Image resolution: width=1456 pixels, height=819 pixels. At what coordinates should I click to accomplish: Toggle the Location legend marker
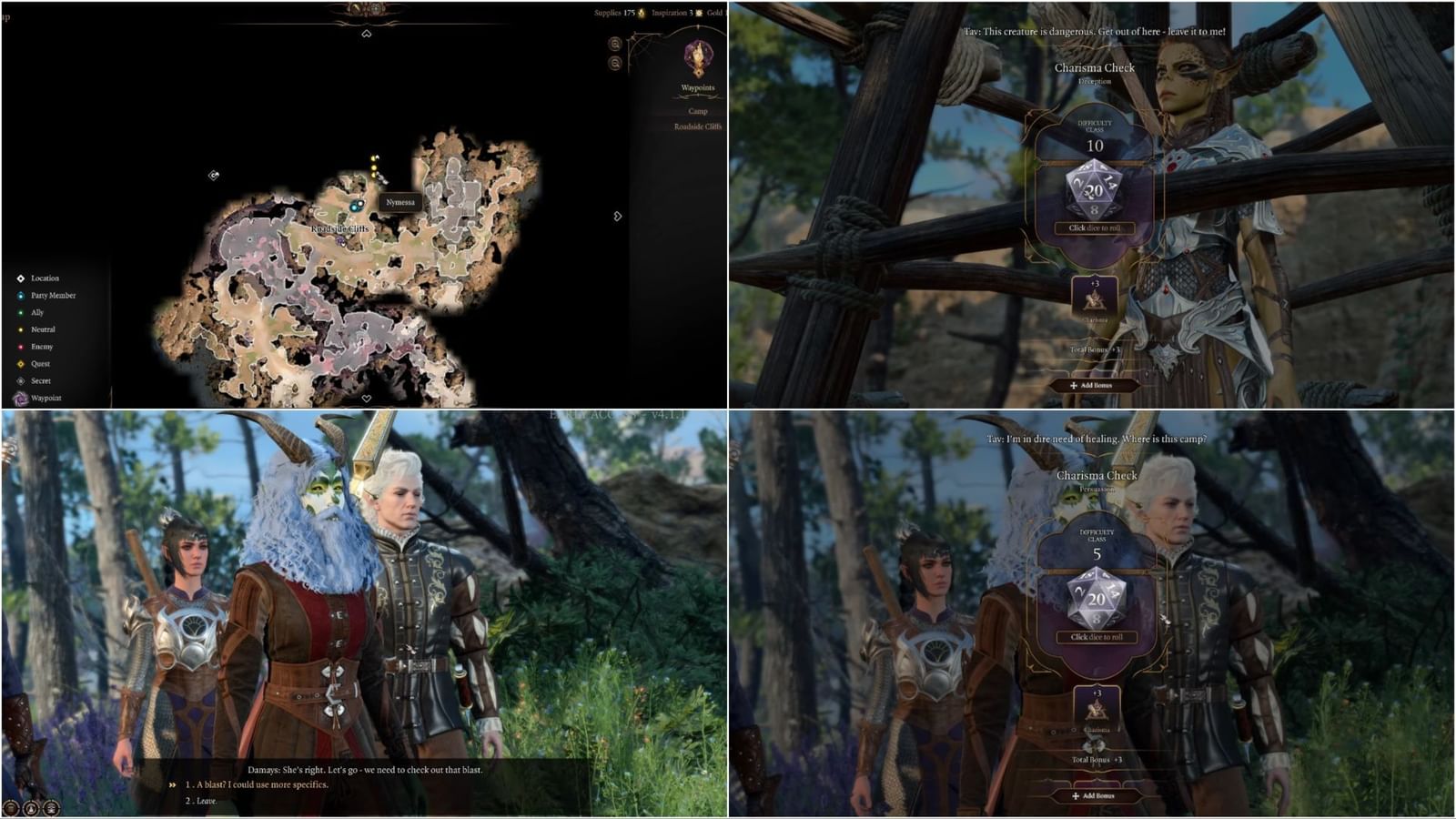(x=20, y=279)
